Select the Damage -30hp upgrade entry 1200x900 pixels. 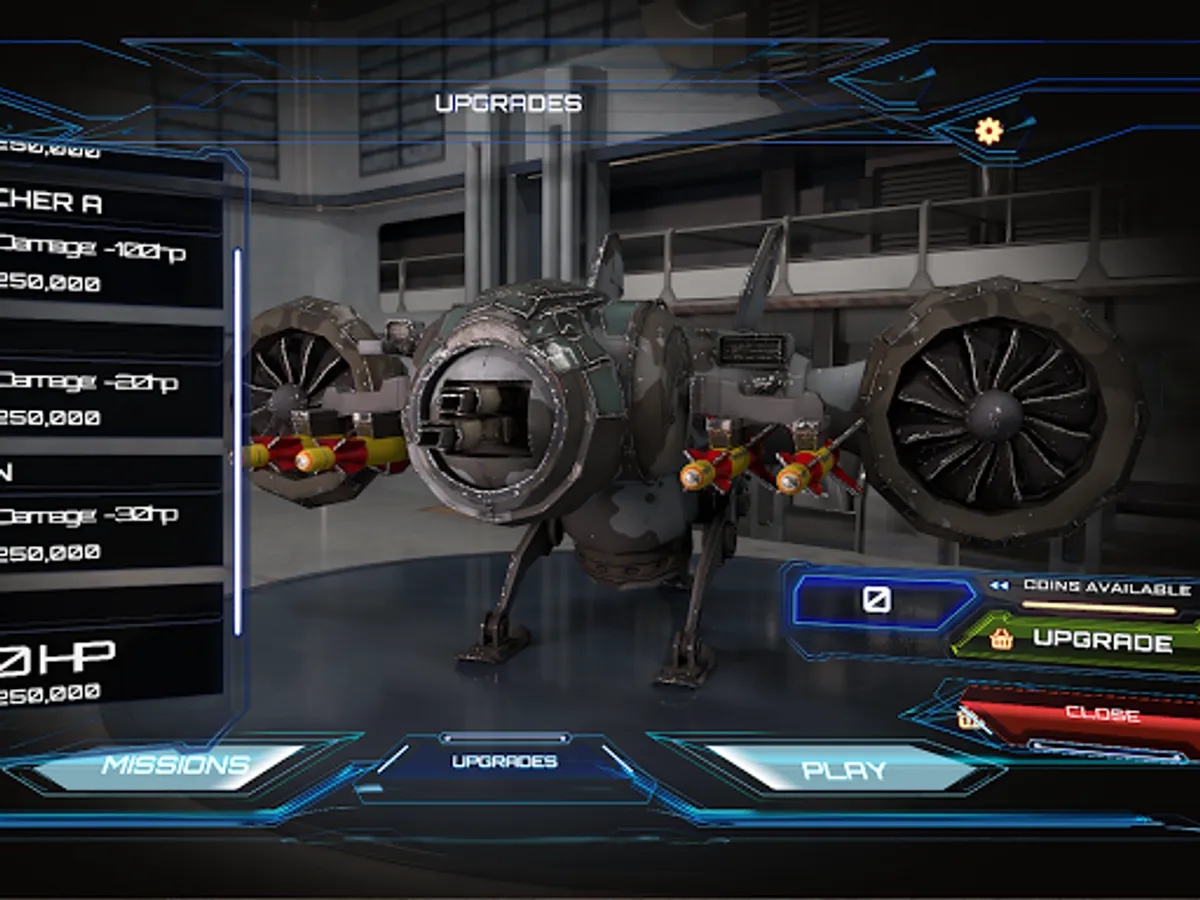tap(100, 532)
